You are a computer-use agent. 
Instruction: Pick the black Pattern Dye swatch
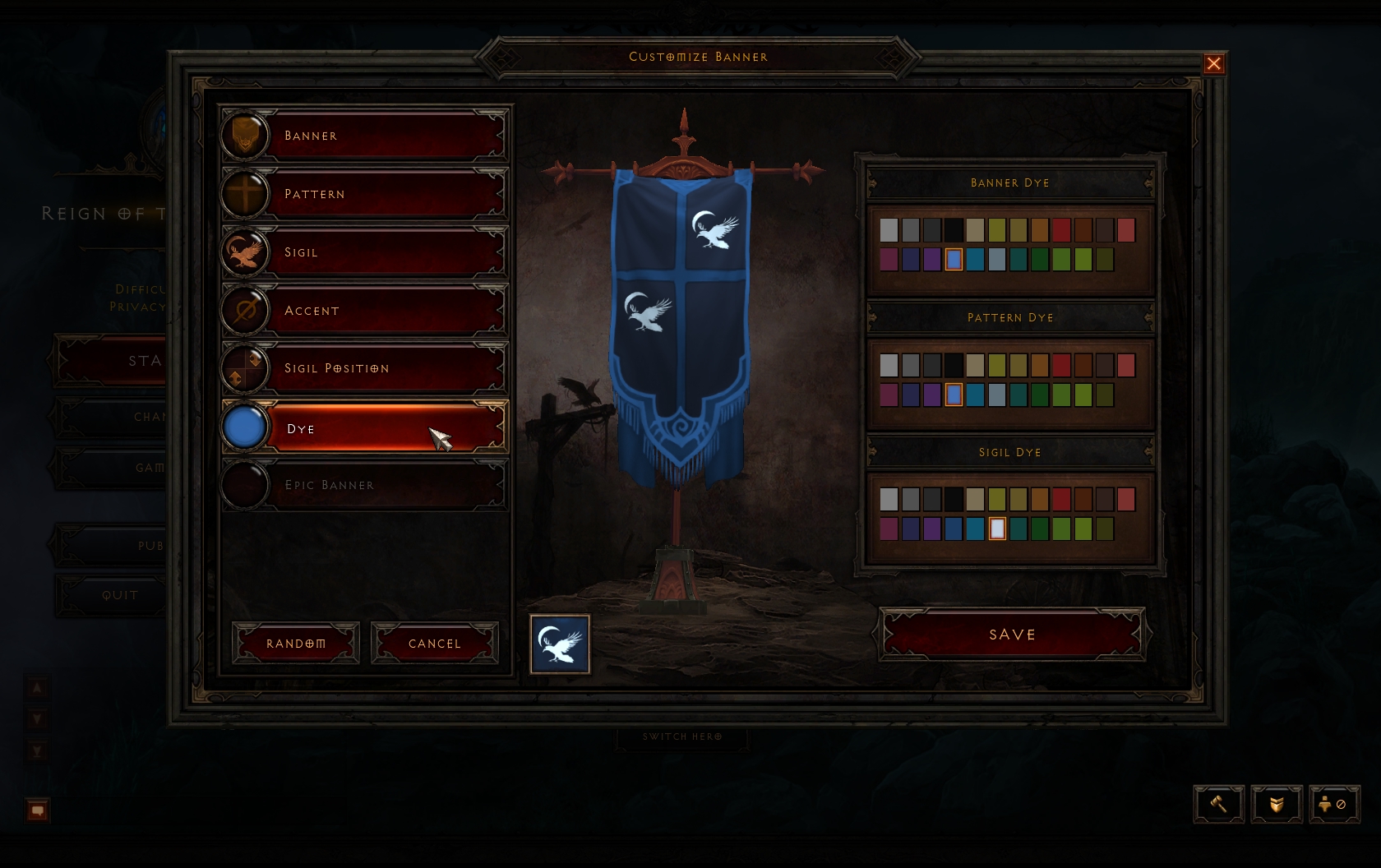954,365
